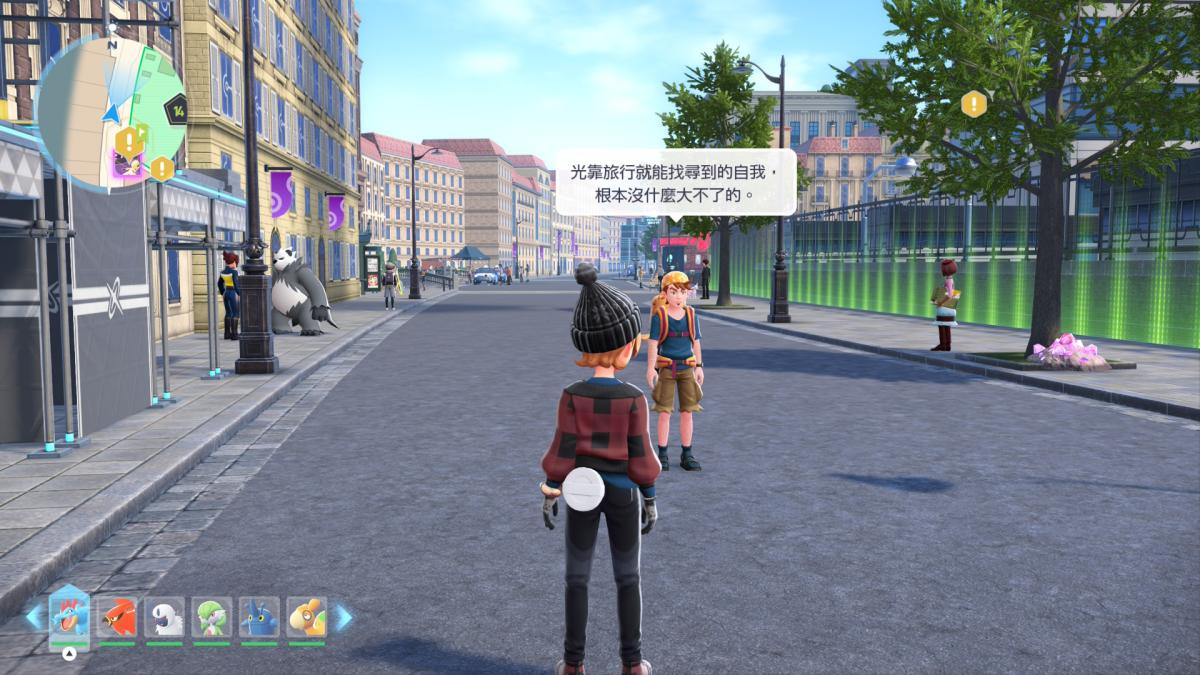Select the Wild Zone 14 marker on minimap

point(176,108)
